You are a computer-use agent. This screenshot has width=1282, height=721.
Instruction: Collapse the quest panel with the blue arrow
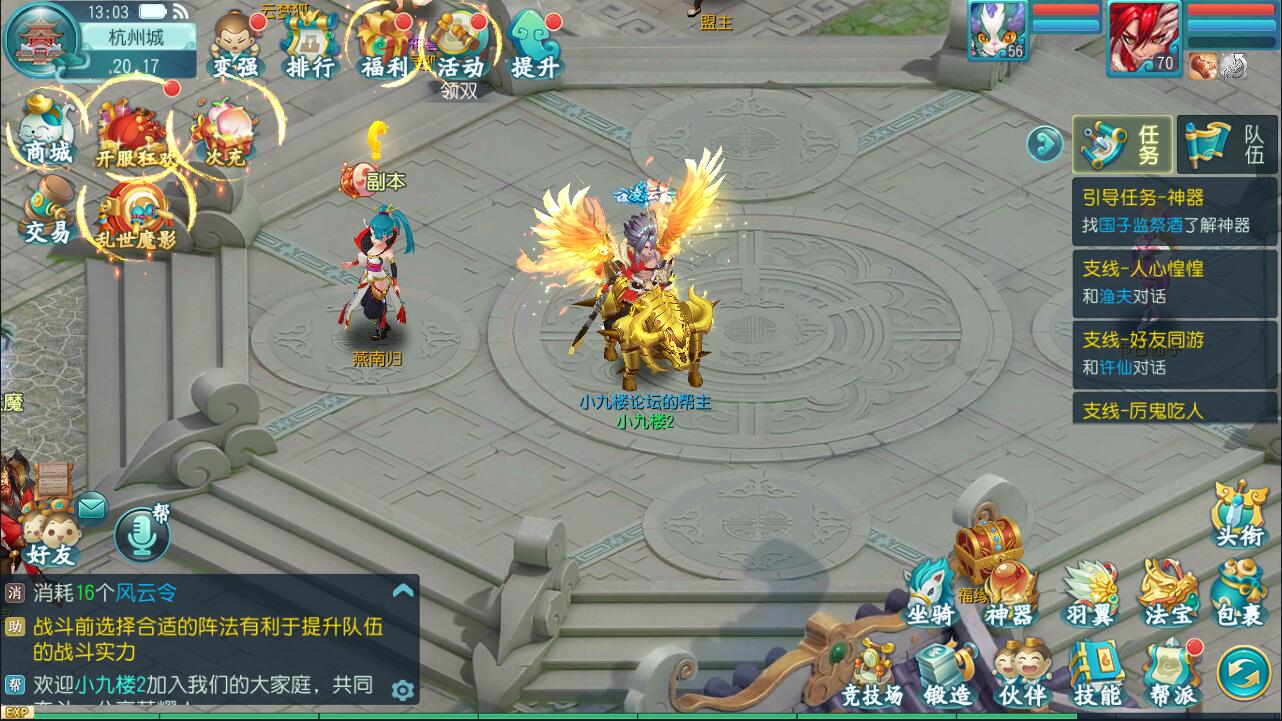(x=1044, y=144)
